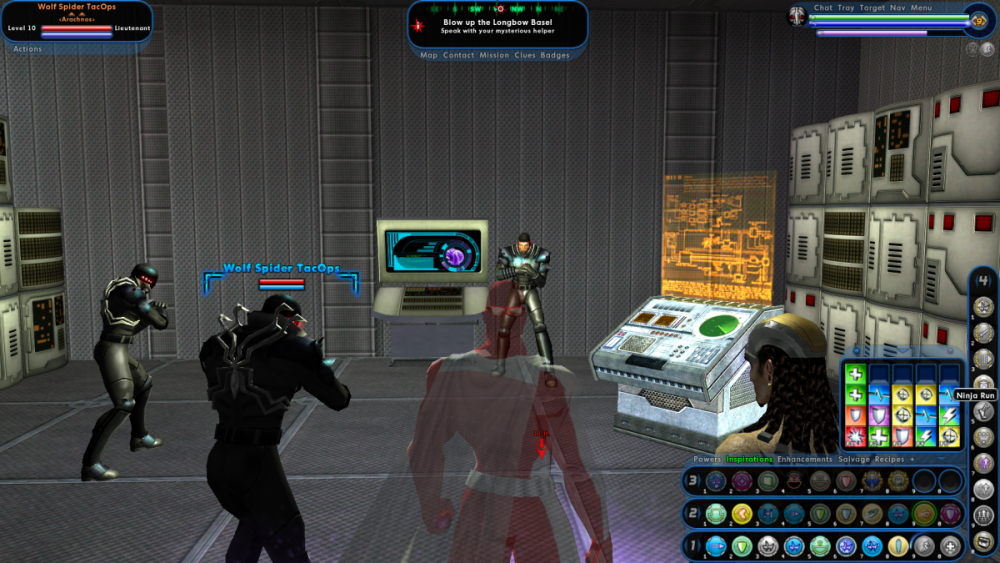Open the Enhancements tab

(805, 459)
